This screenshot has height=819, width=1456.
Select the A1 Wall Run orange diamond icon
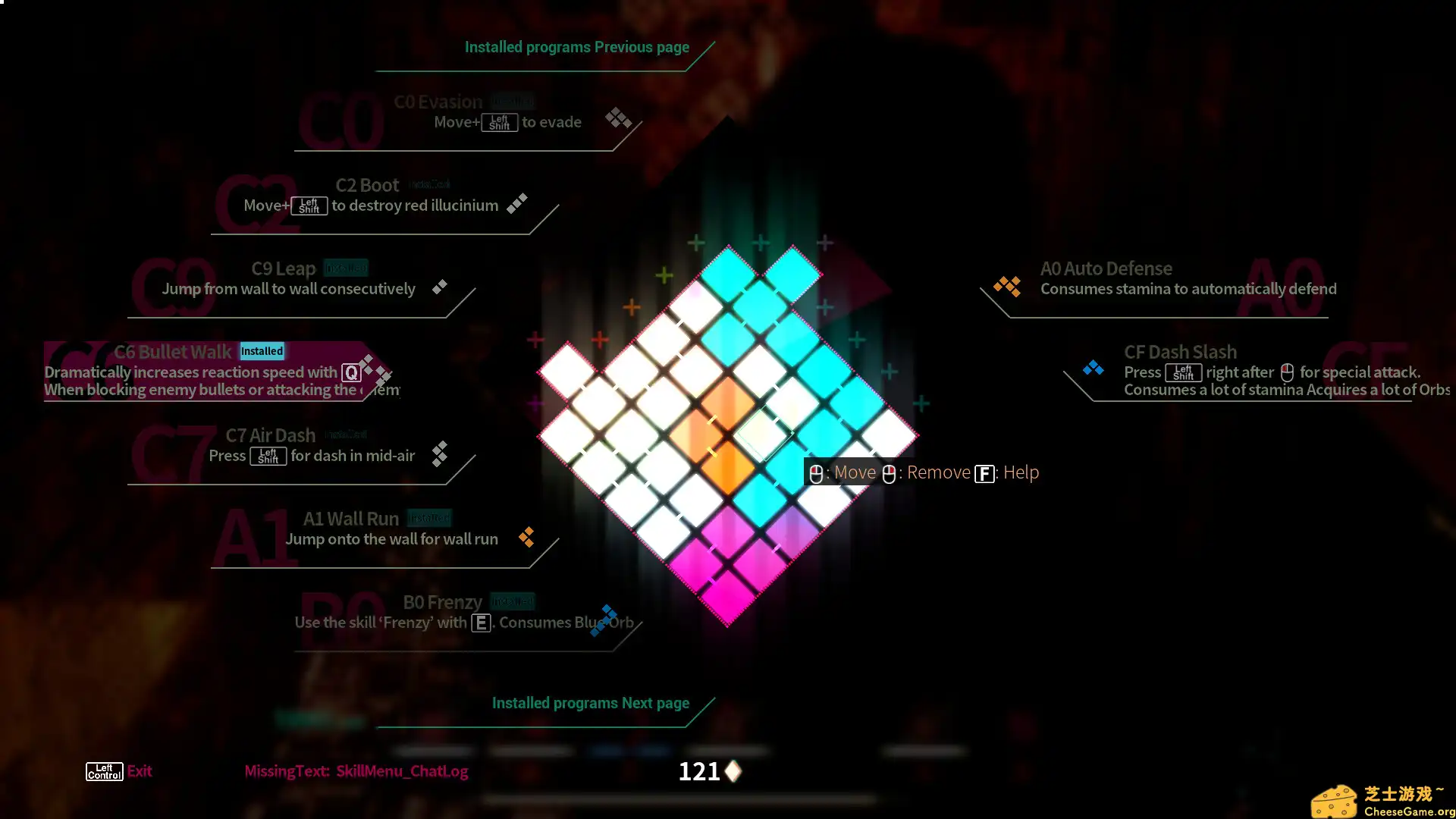click(527, 537)
